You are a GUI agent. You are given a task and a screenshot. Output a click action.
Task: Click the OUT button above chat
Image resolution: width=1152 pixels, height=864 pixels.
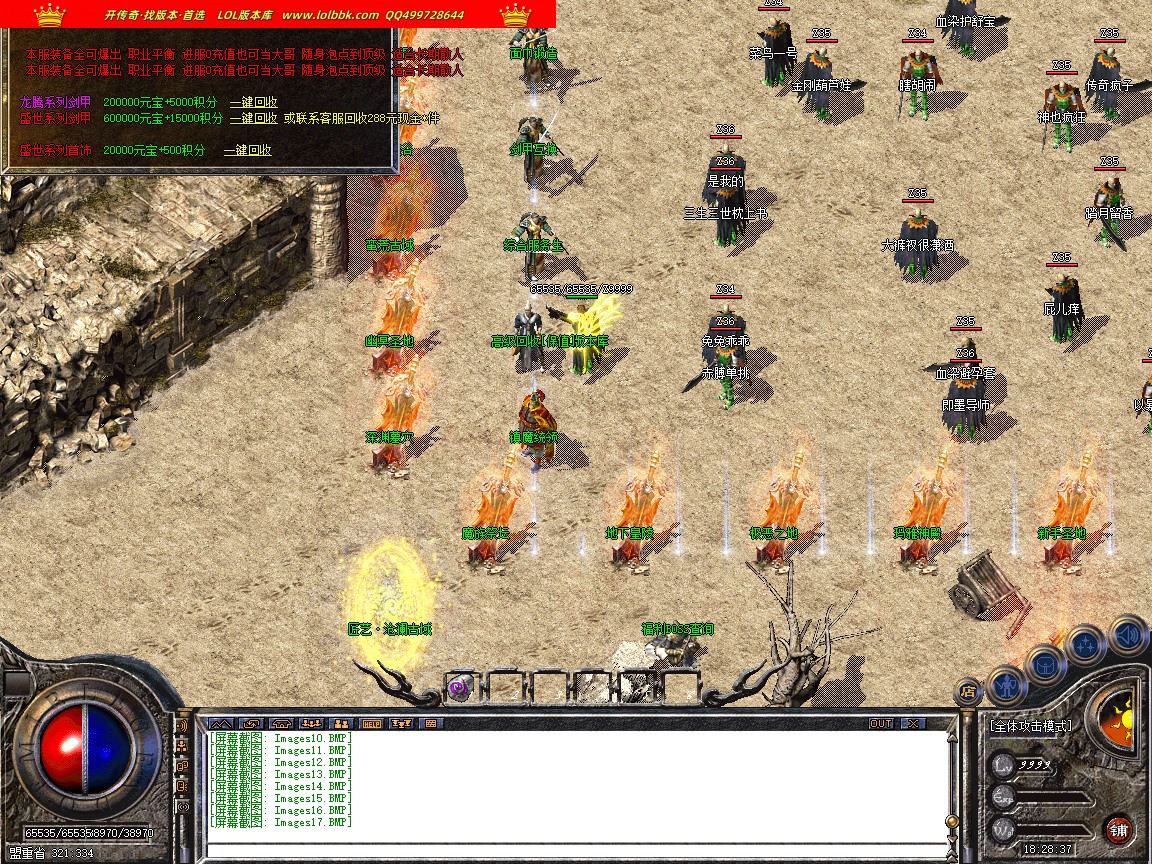click(880, 723)
